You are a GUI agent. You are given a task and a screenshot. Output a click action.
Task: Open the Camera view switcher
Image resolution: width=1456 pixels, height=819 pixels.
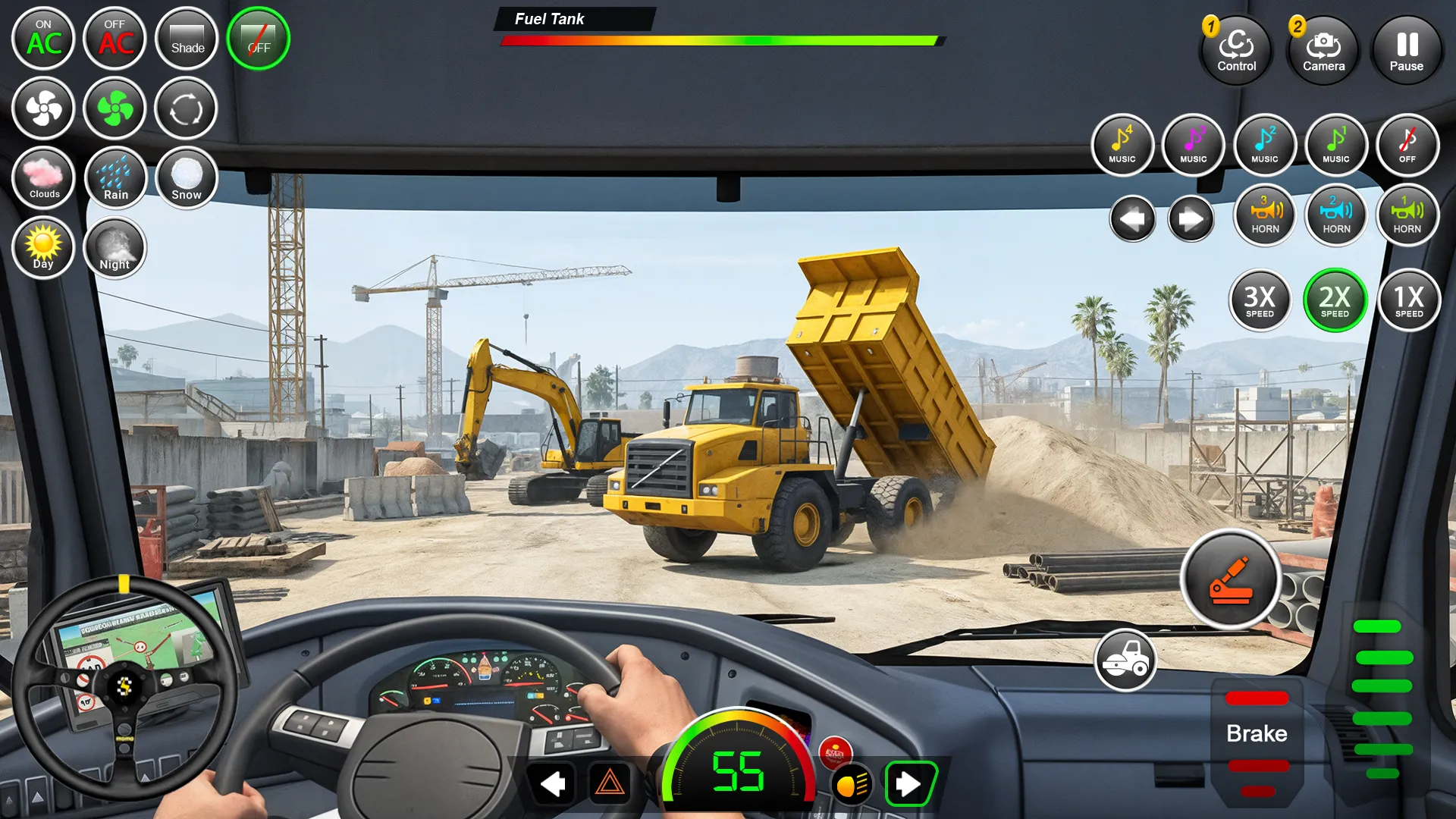coord(1323,51)
